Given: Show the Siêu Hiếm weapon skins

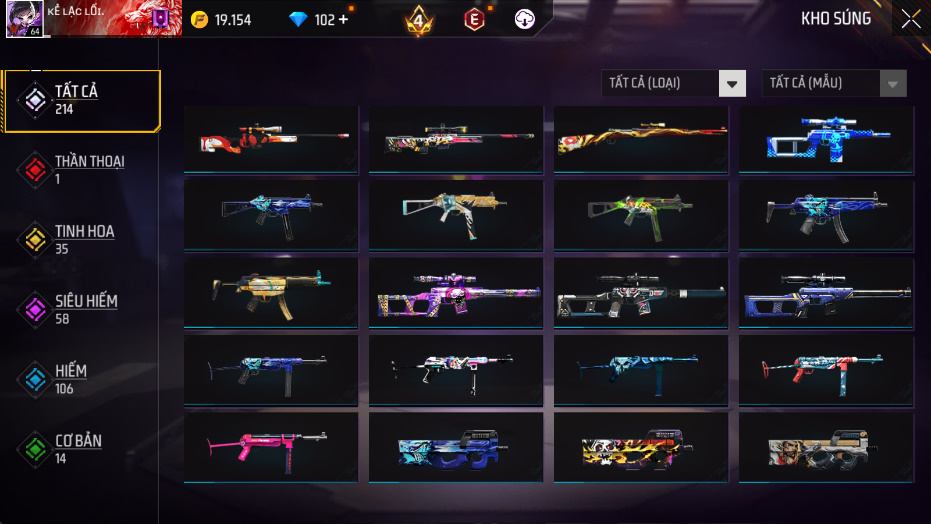Looking at the screenshot, I should pyautogui.click(x=80, y=309).
